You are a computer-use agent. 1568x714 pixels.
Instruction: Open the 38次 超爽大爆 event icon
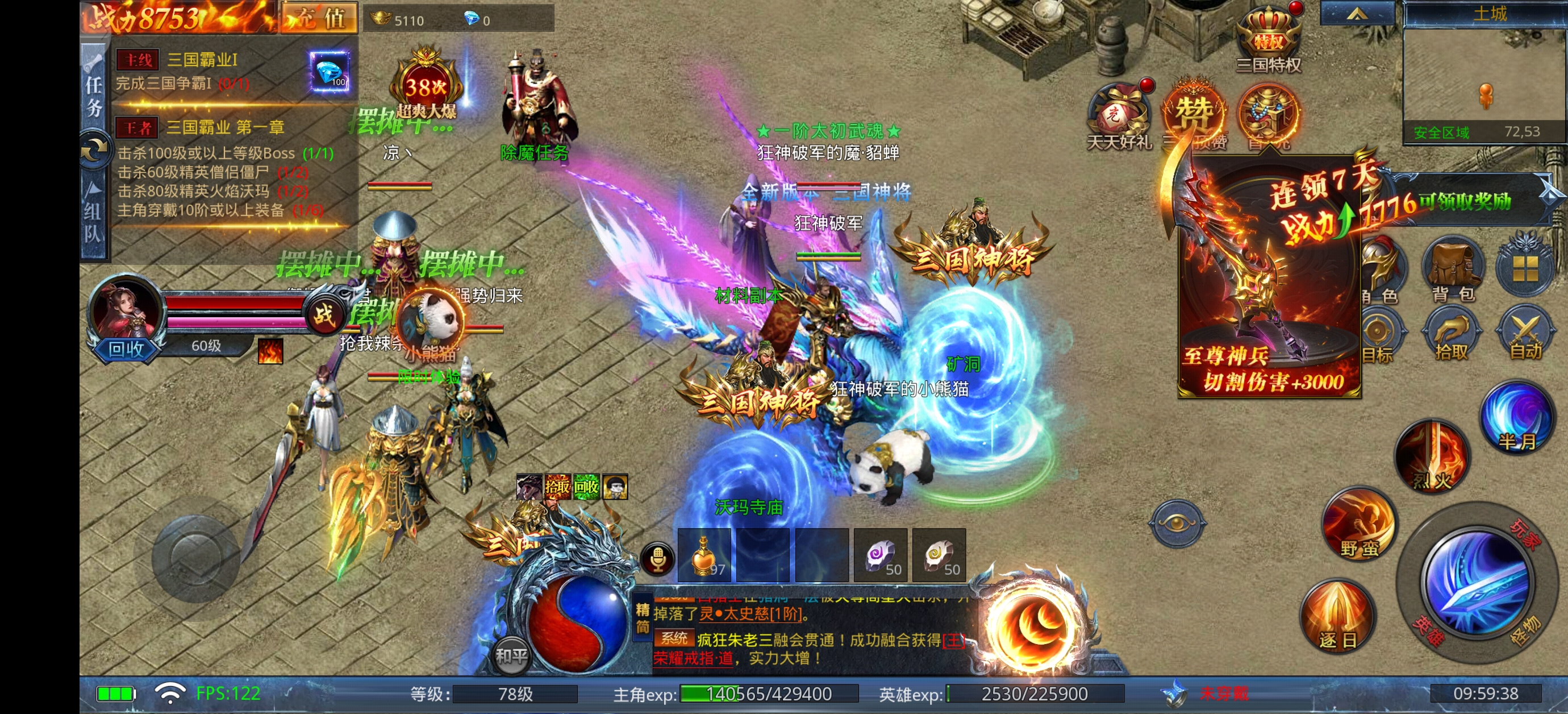click(x=426, y=85)
